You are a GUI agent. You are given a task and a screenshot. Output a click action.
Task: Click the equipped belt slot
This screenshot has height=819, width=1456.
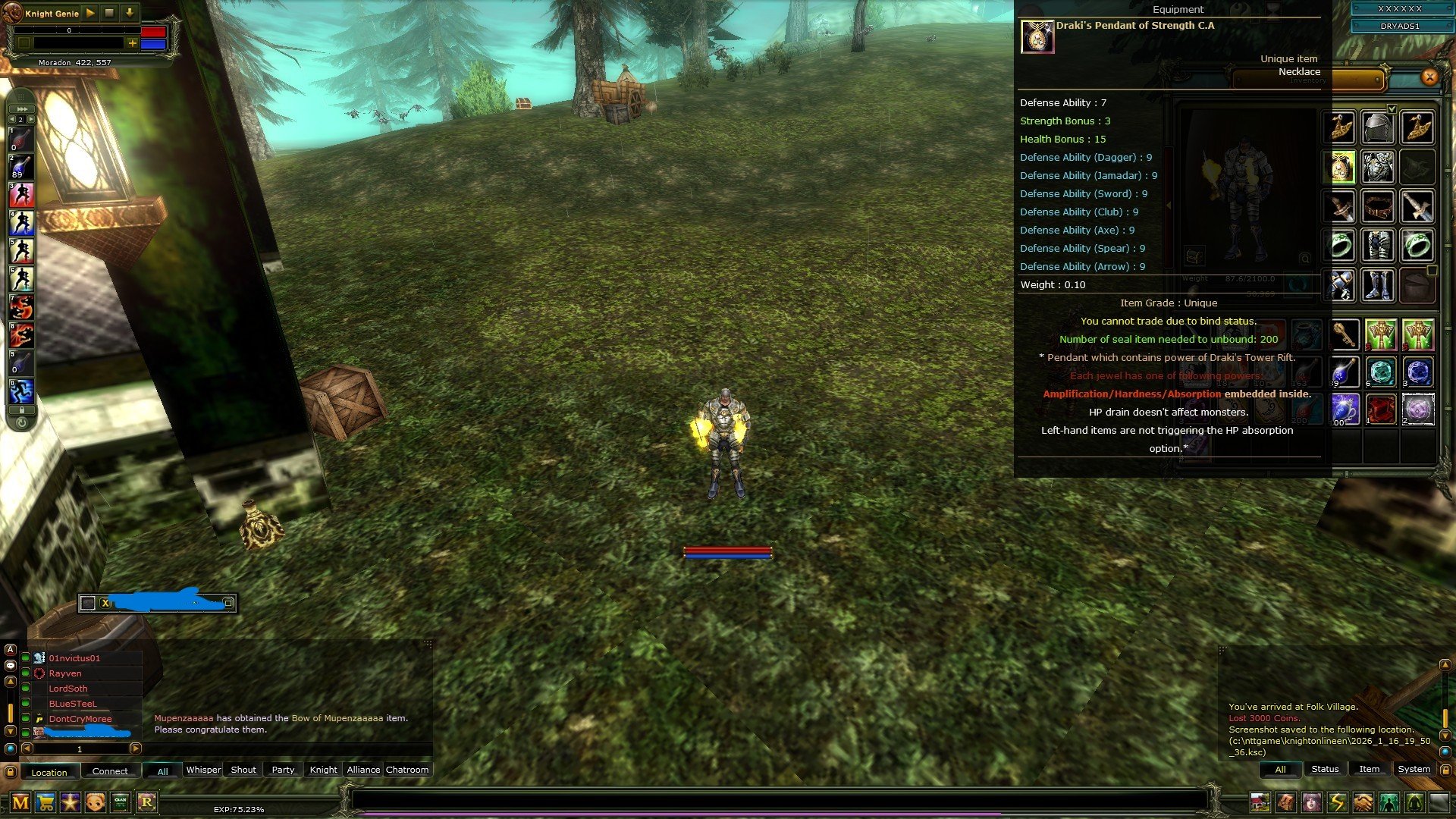click(x=1379, y=206)
